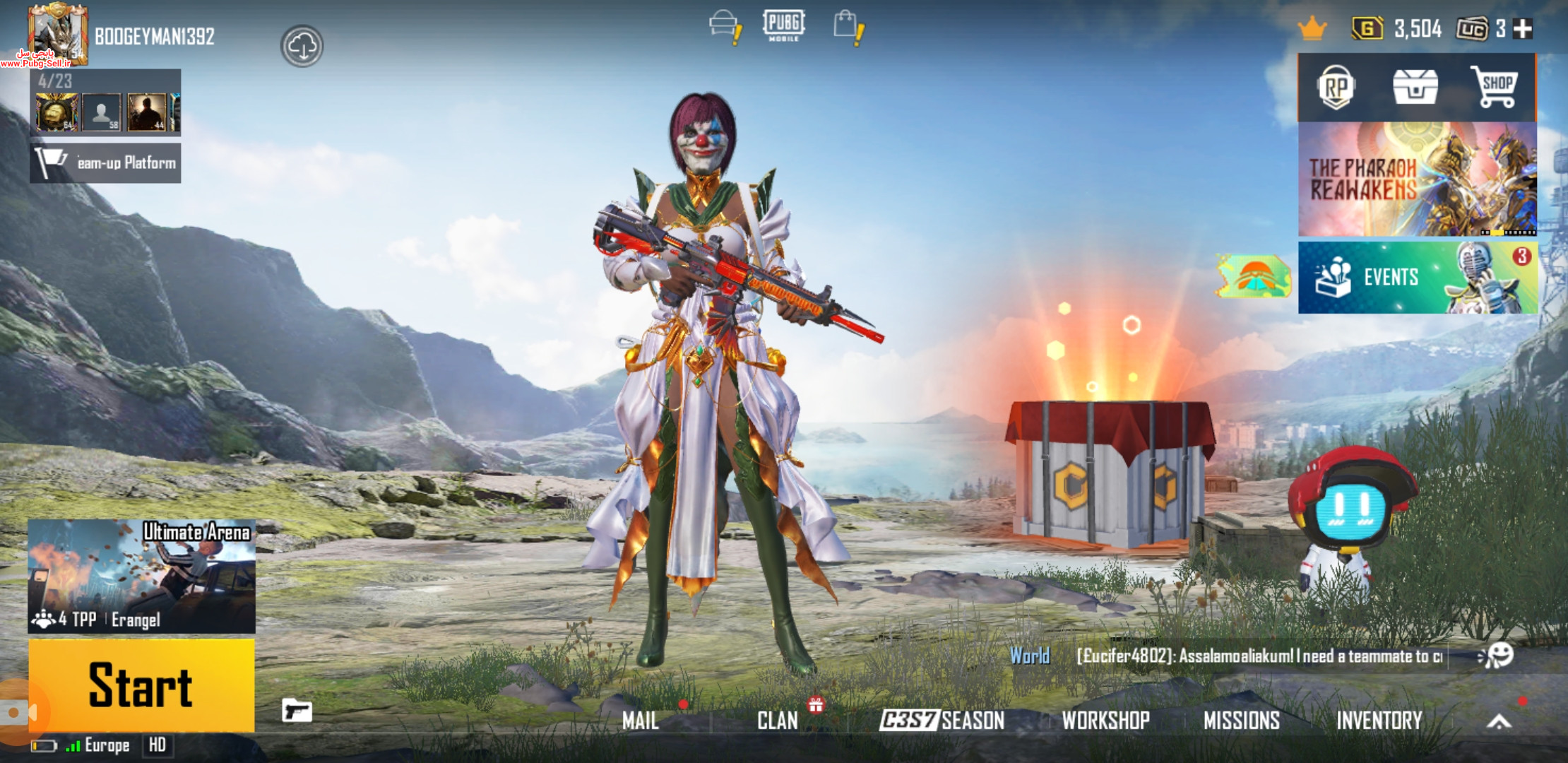Tap the yellow Start button
1568x763 pixels.
[x=141, y=685]
